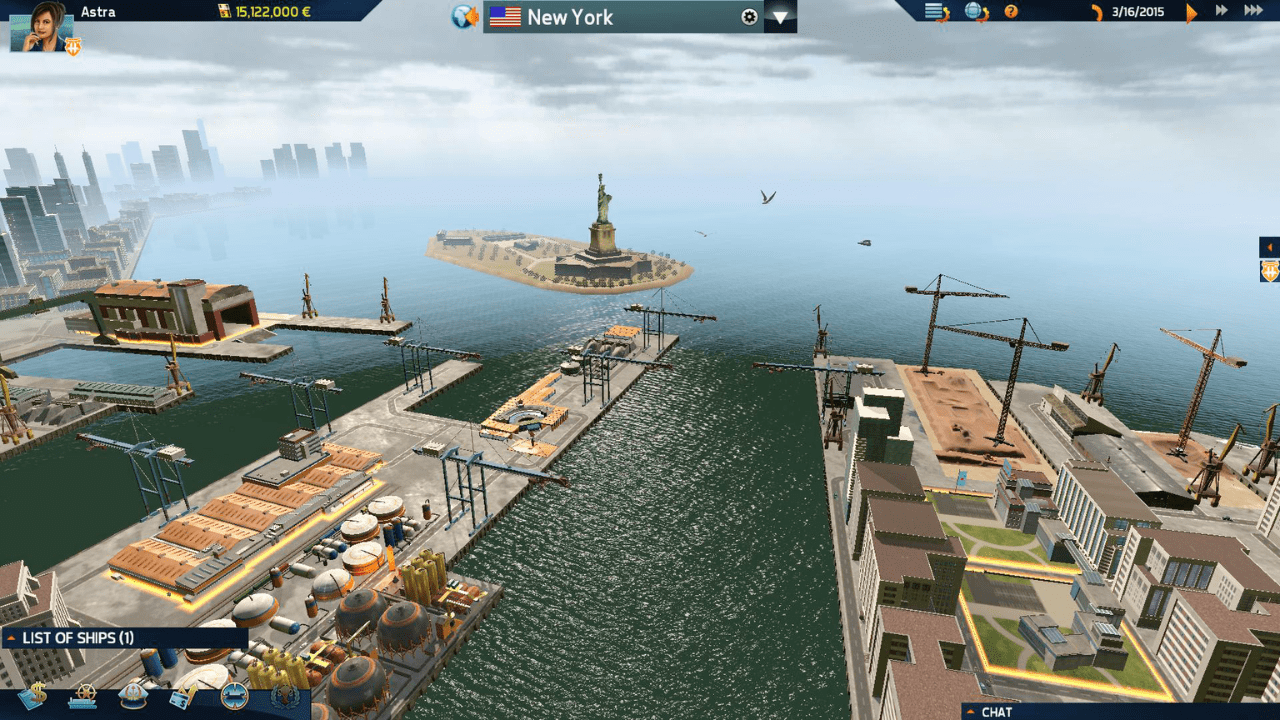Screen dimensions: 1280x720
Task: Open Astra's player portrait
Action: coord(40,26)
